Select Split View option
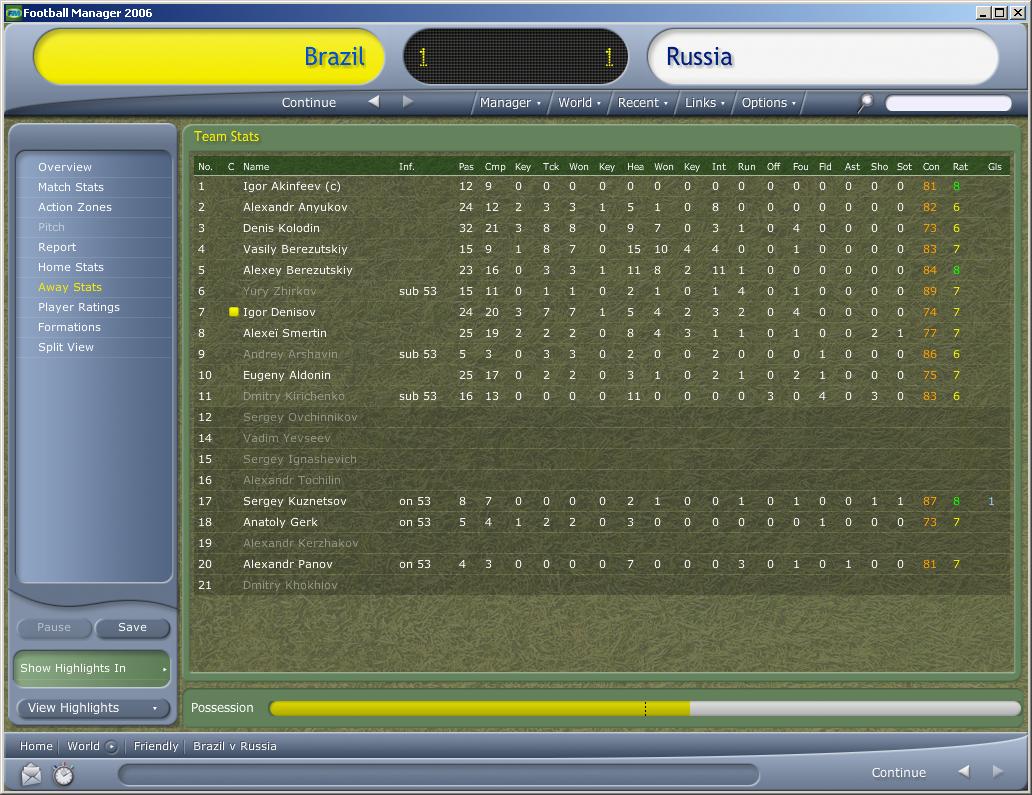 pyautogui.click(x=66, y=347)
